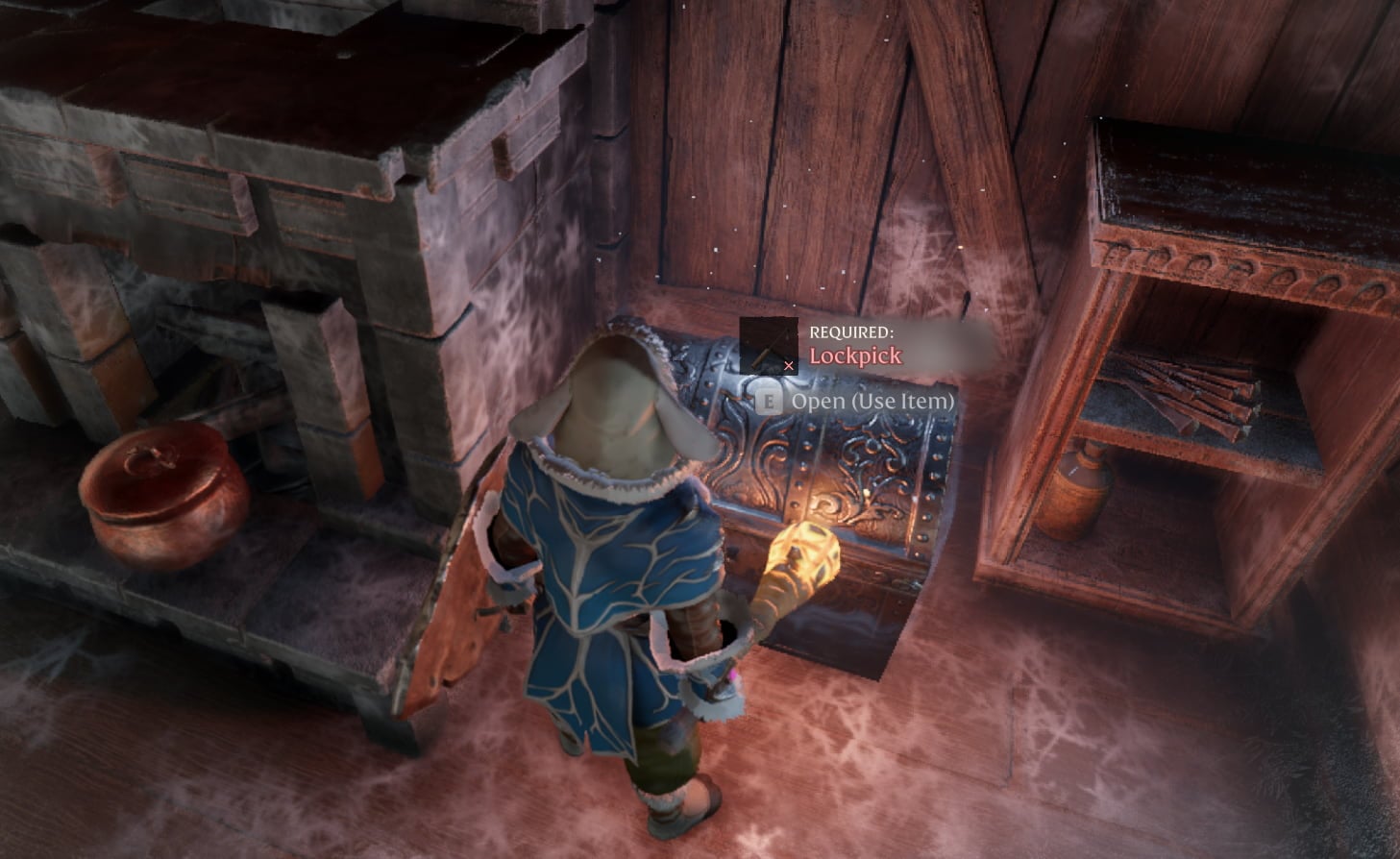Image resolution: width=1400 pixels, height=859 pixels.
Task: Click the red X to dismiss requirement warning
Action: click(788, 365)
